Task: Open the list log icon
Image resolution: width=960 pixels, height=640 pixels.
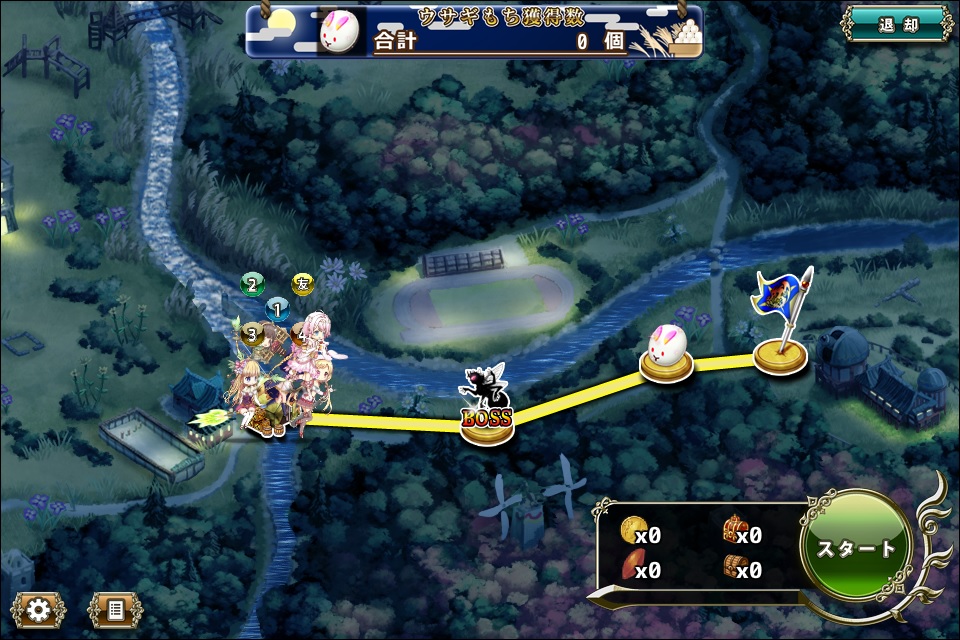Action: click(115, 608)
